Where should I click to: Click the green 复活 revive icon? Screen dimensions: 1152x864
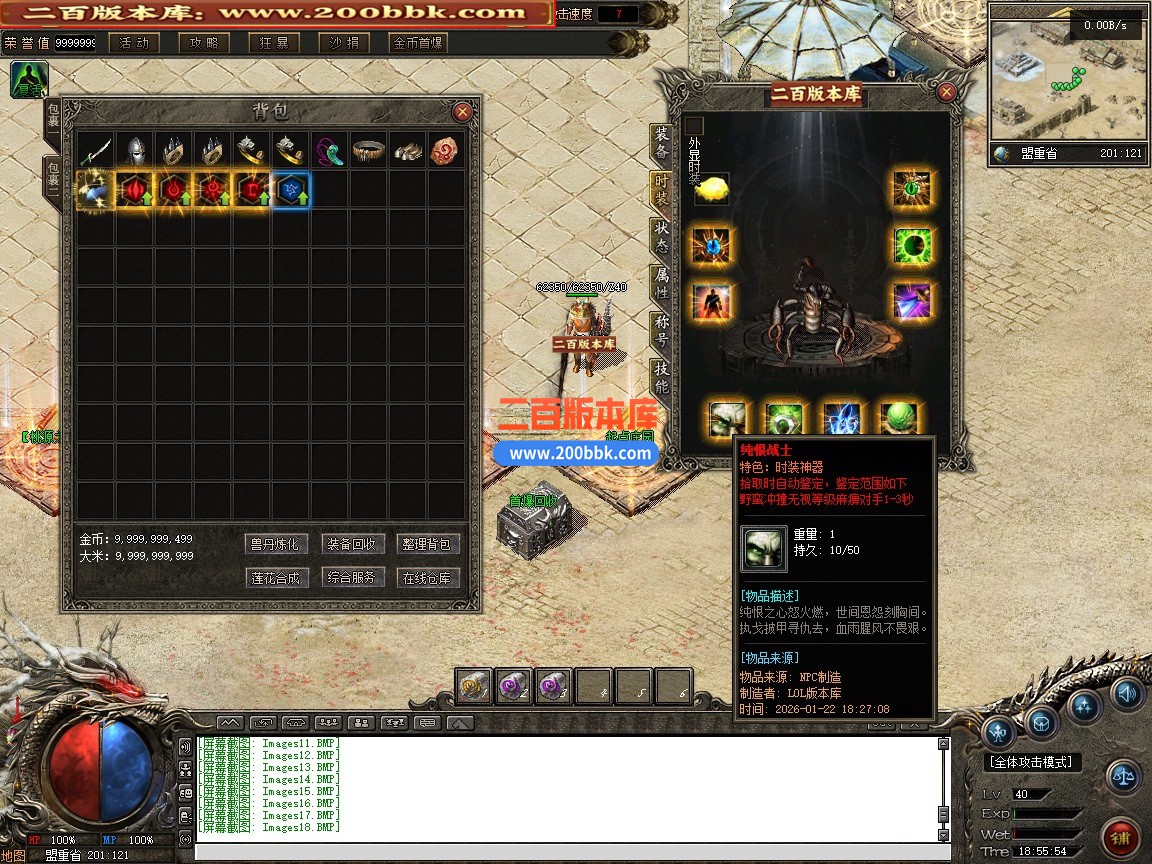pos(28,80)
